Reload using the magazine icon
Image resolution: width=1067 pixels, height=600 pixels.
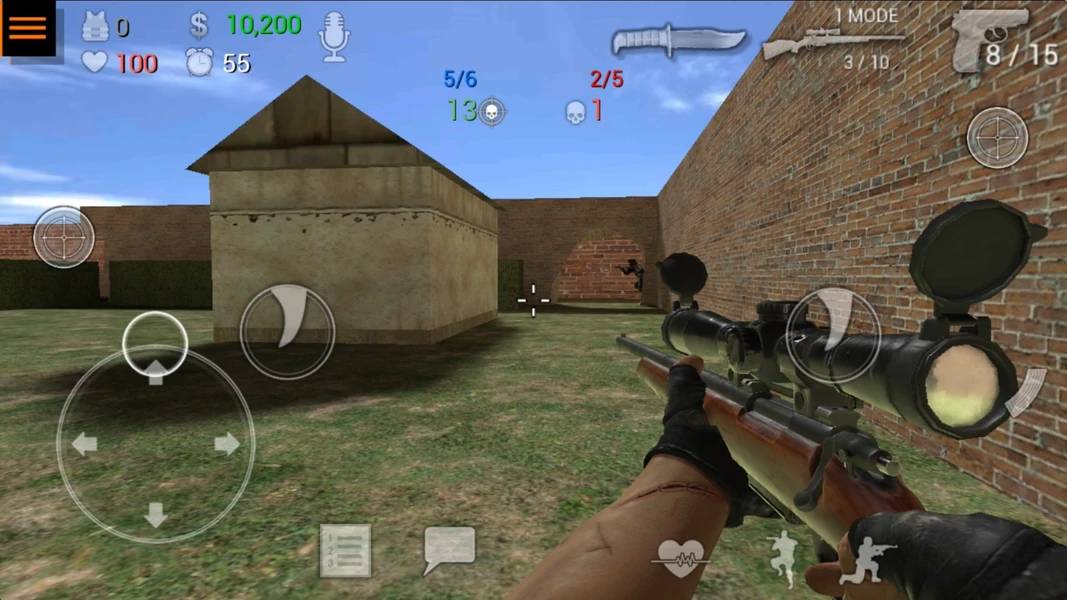pyautogui.click(x=1026, y=391)
